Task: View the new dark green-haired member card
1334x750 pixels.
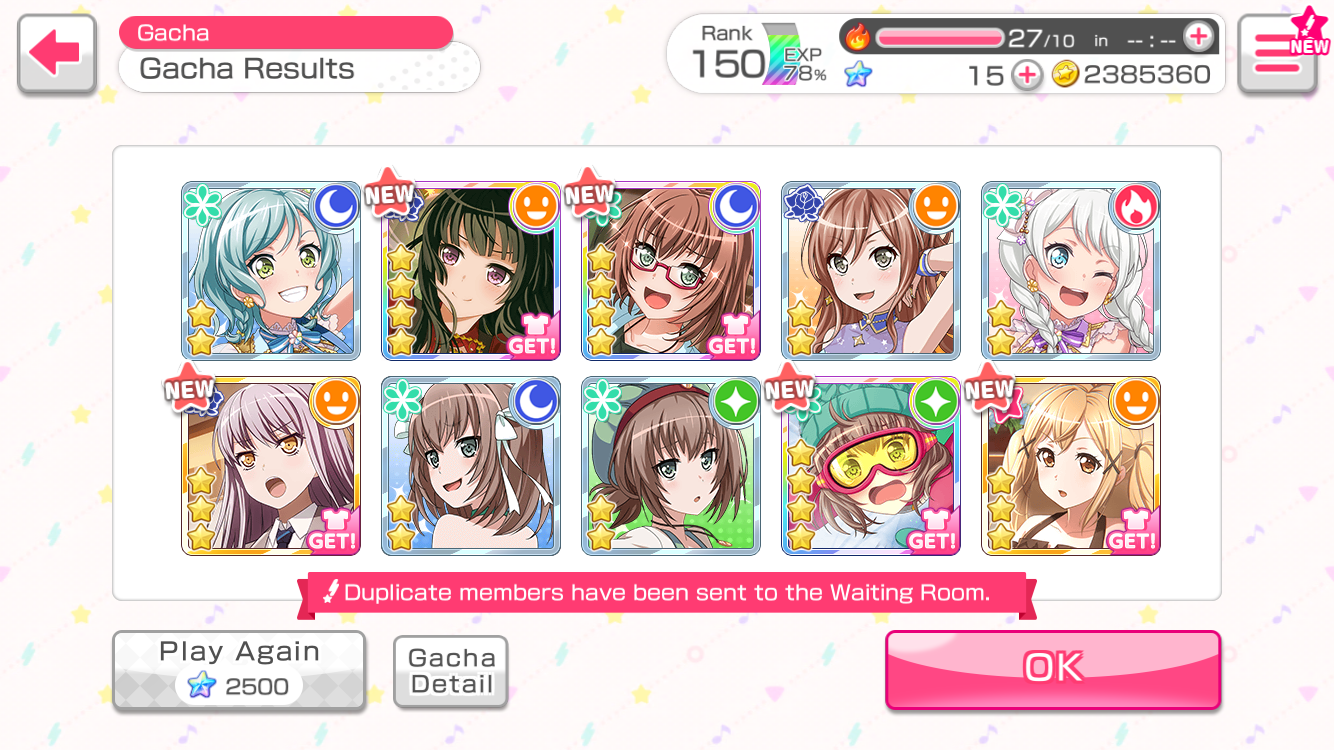Action: (x=471, y=271)
